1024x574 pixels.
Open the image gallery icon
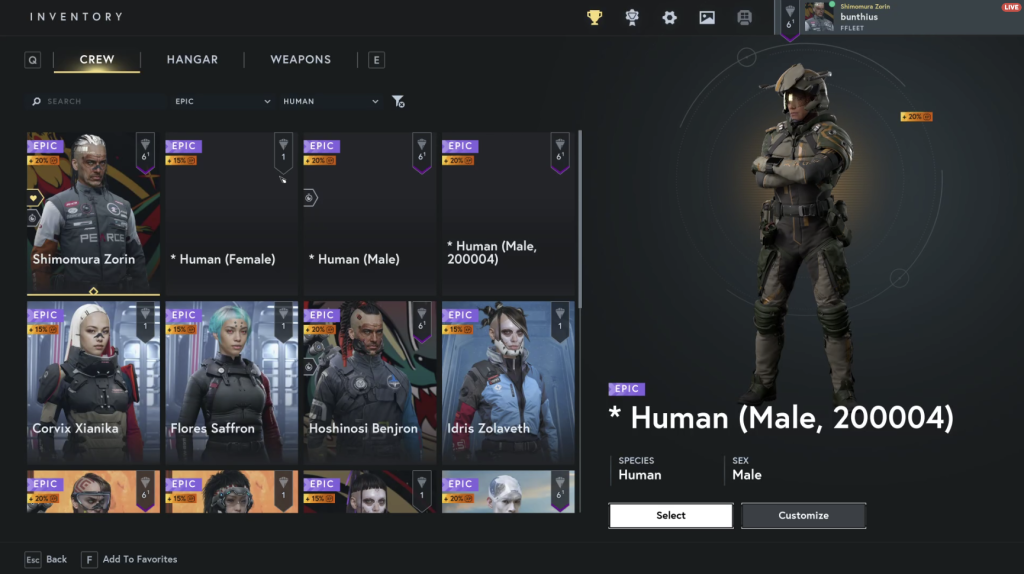(707, 18)
